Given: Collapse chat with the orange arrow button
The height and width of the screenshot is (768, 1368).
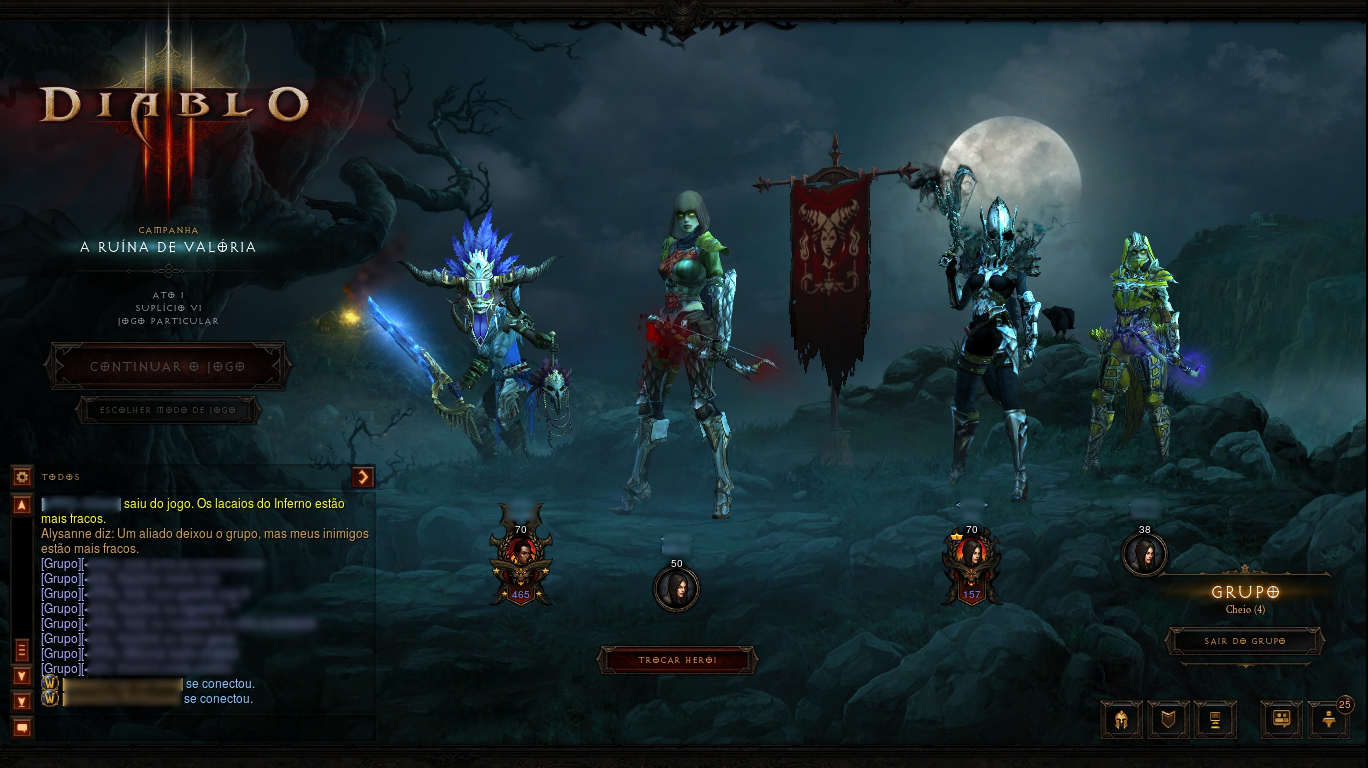Looking at the screenshot, I should [x=363, y=477].
